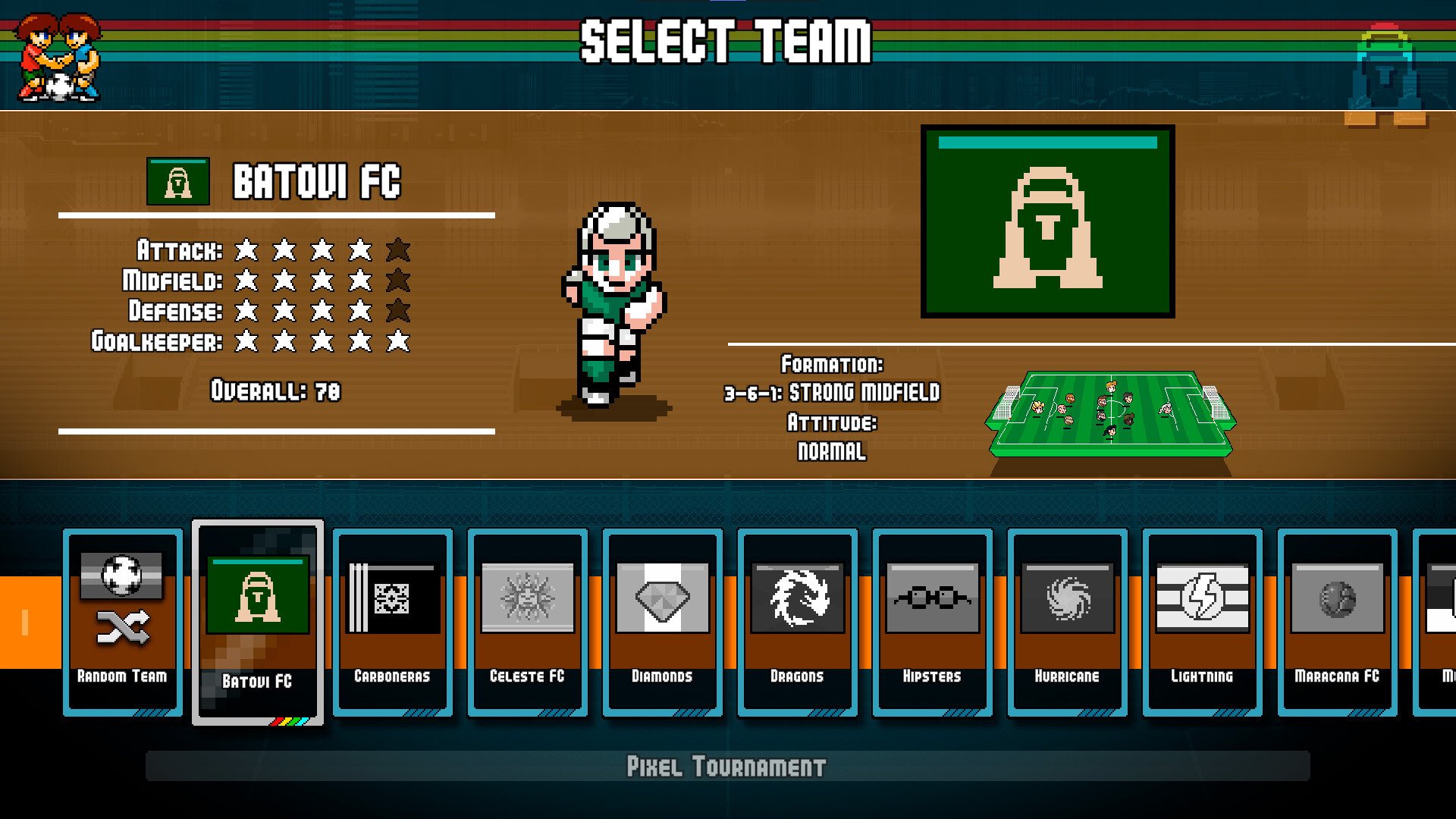Viewport: 1456px width, 819px height.
Task: Select the Dragons team card
Action: [x=798, y=622]
